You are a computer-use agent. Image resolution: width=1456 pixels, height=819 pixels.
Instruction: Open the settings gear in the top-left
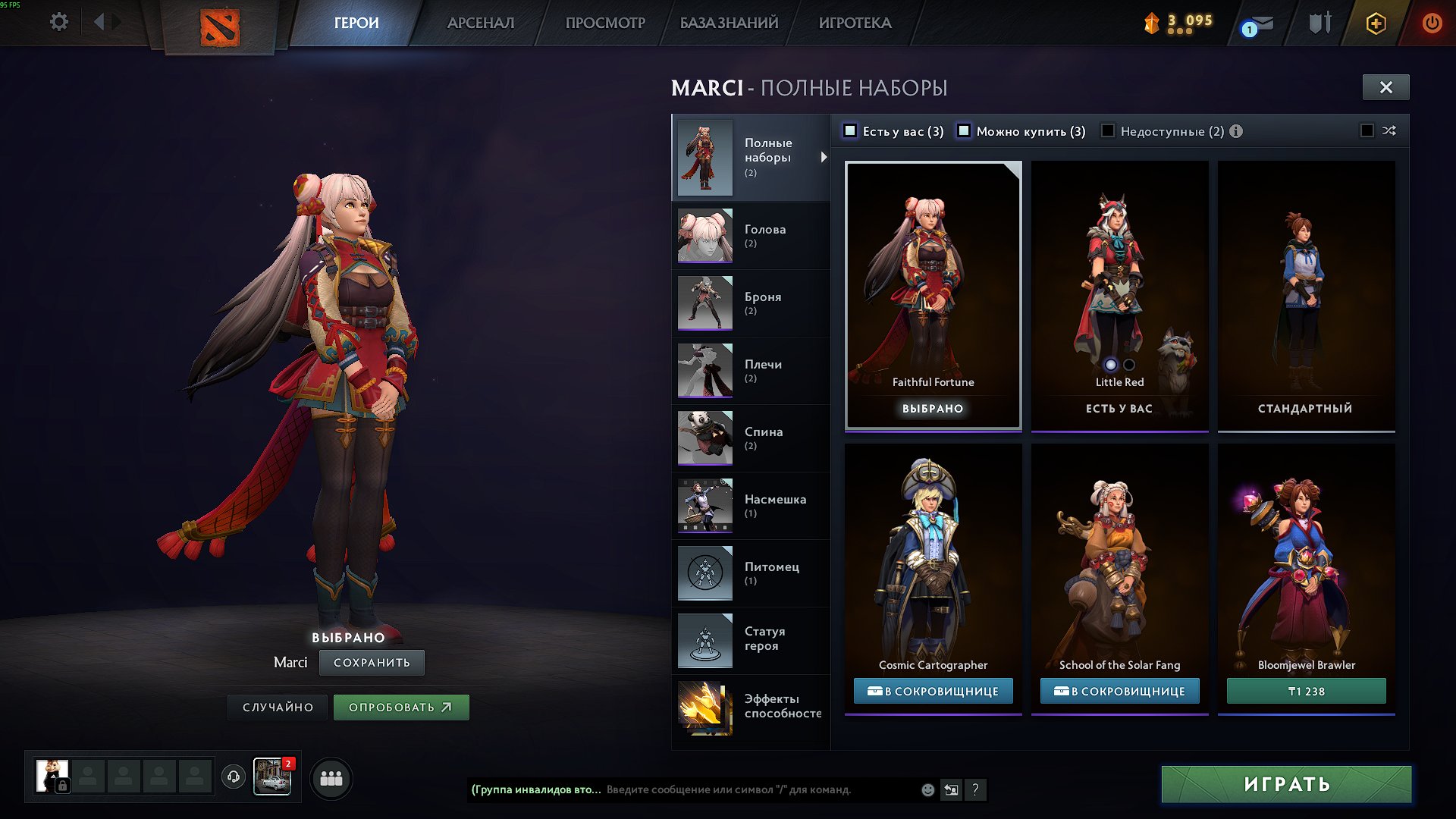click(58, 22)
